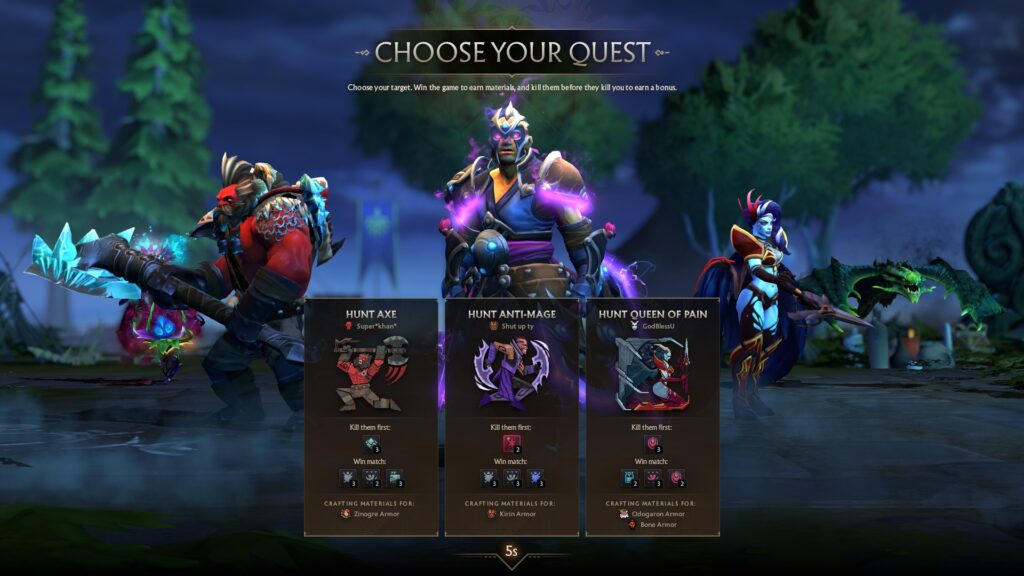This screenshot has width=1024, height=576.
Task: Inspect Axe's teal kill-first material icon
Action: point(371,443)
